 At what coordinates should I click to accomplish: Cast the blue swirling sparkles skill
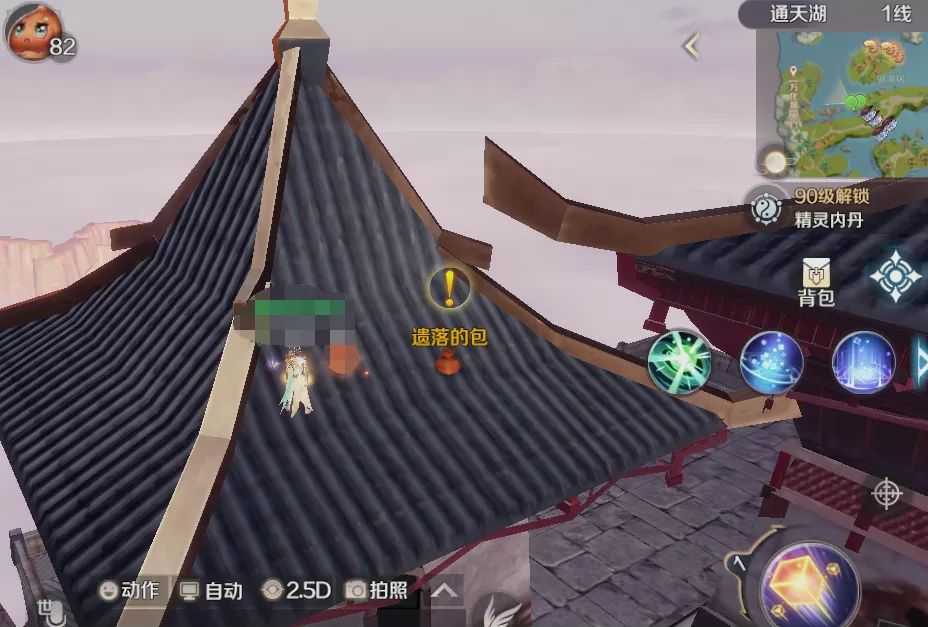point(771,362)
